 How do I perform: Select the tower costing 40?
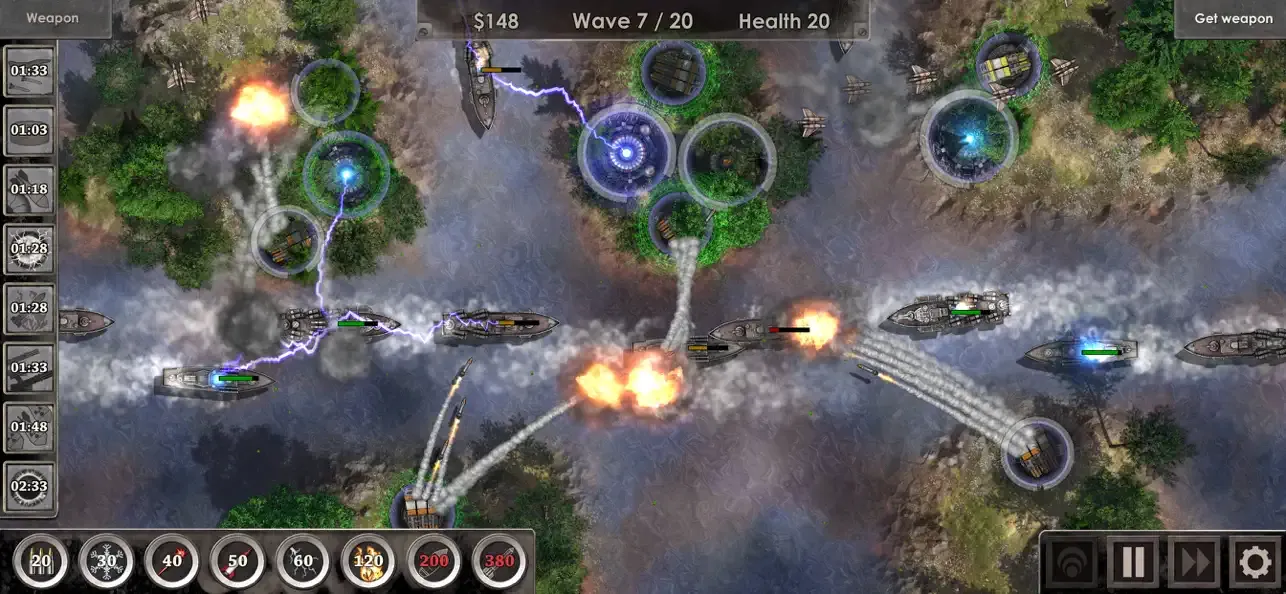[172, 562]
